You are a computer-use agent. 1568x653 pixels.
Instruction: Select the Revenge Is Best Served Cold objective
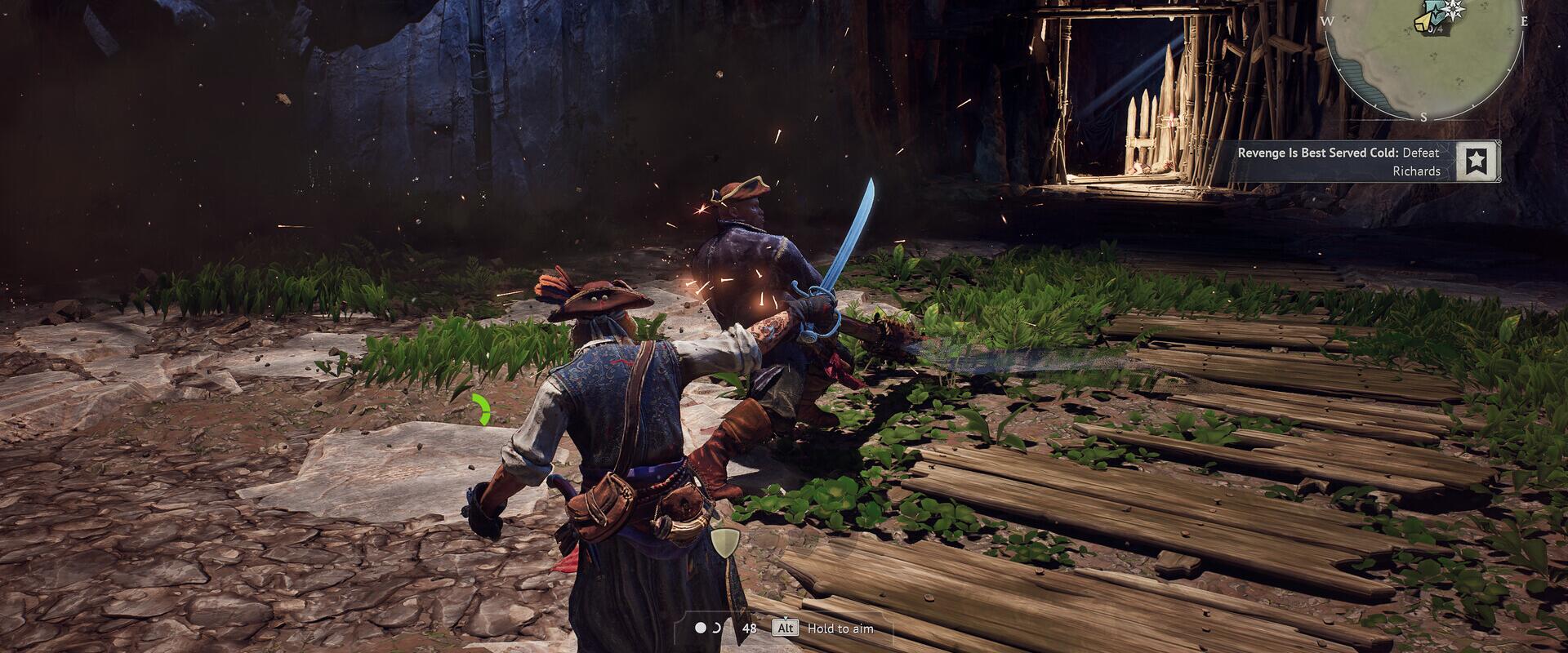pyautogui.click(x=1339, y=162)
